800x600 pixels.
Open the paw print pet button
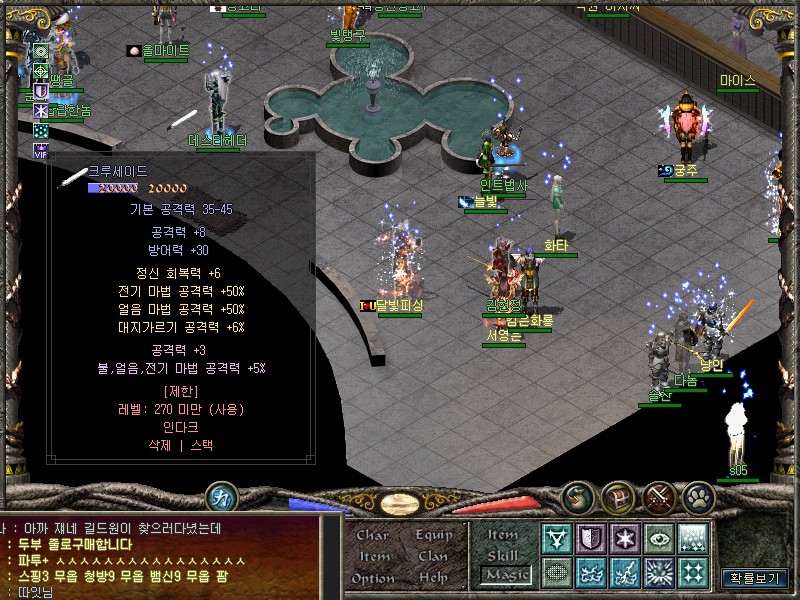tap(698, 496)
